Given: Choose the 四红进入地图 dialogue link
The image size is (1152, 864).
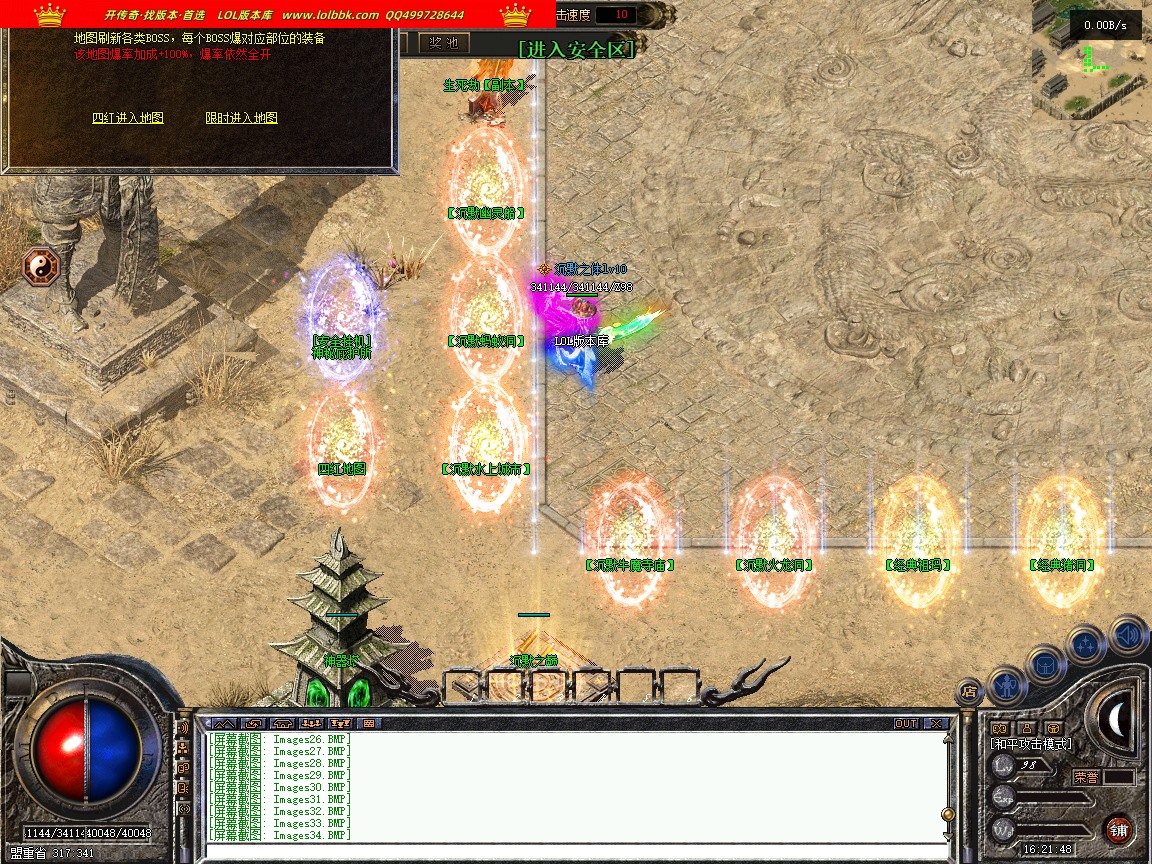Looking at the screenshot, I should click(128, 118).
